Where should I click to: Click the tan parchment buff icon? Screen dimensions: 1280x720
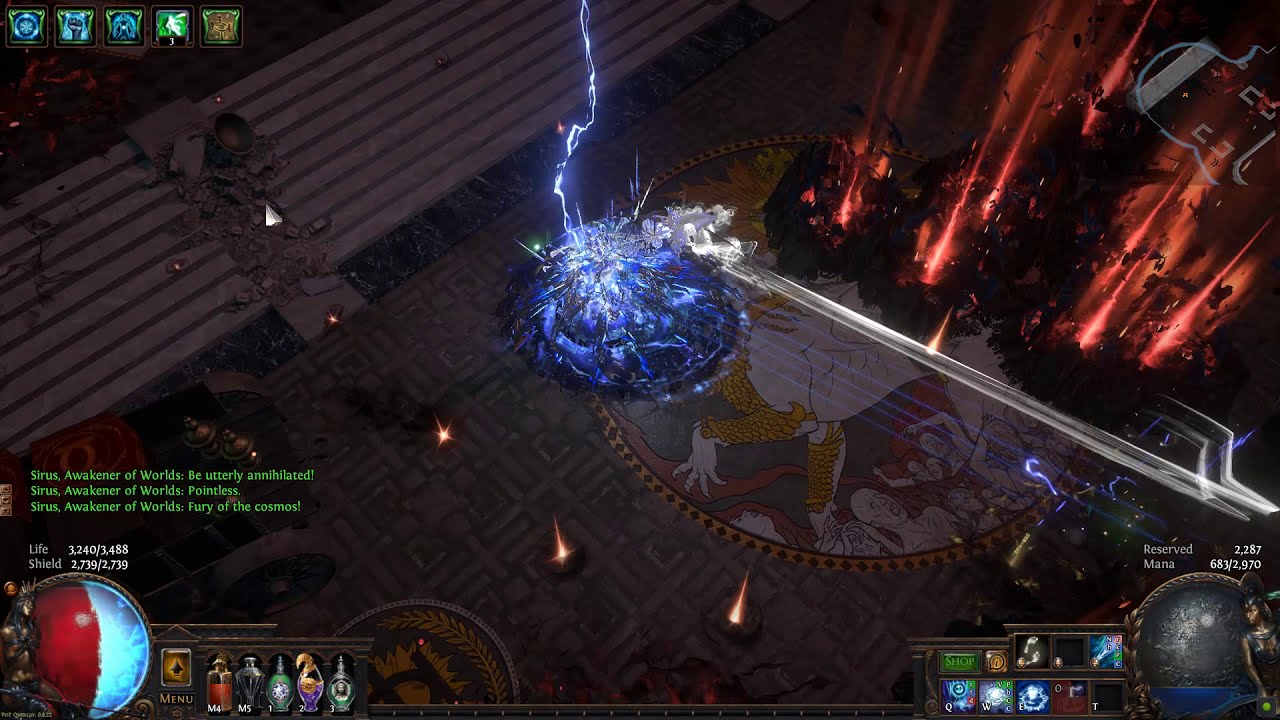tap(221, 27)
